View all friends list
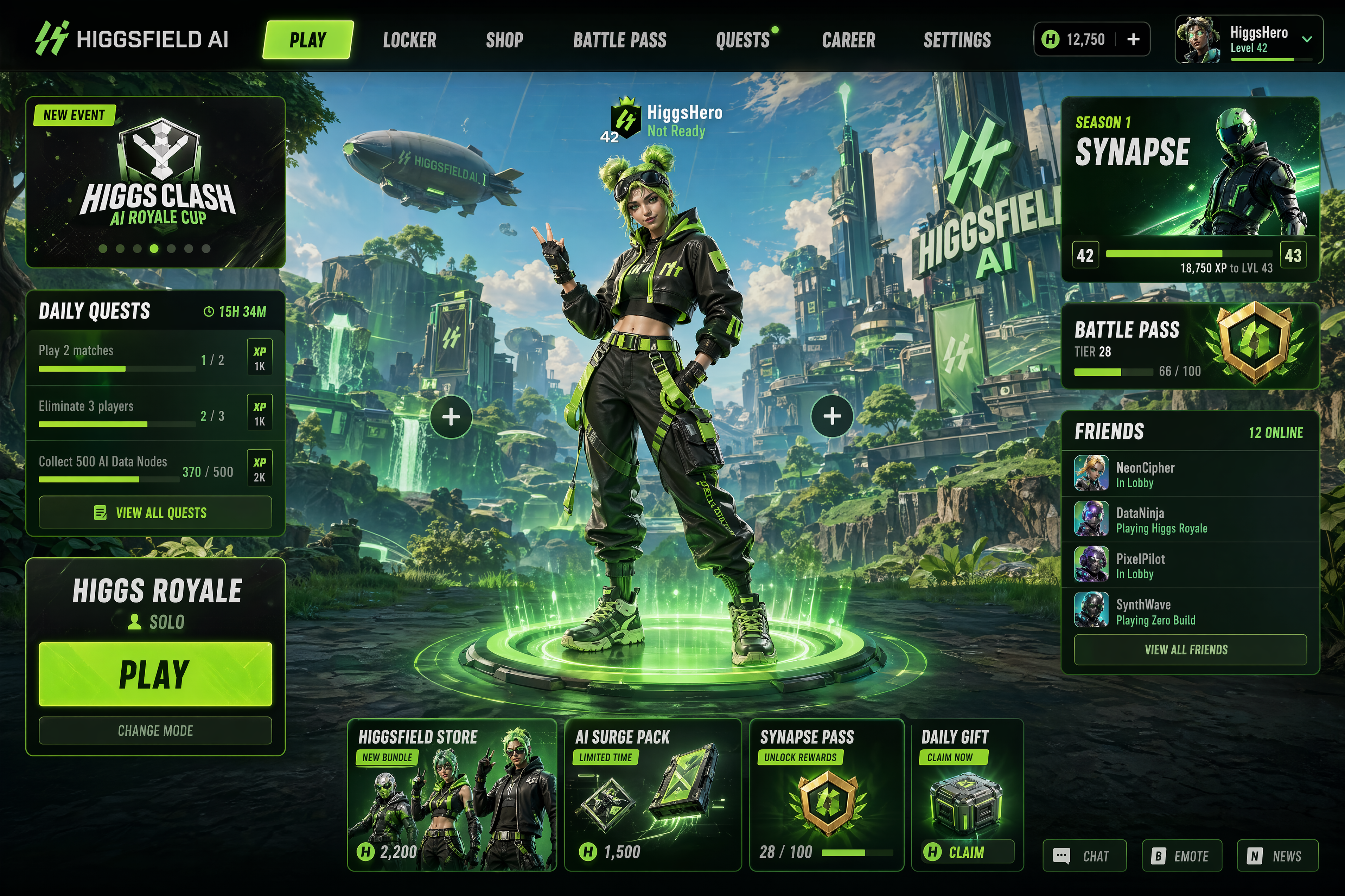Image resolution: width=1345 pixels, height=896 pixels. 1190,650
